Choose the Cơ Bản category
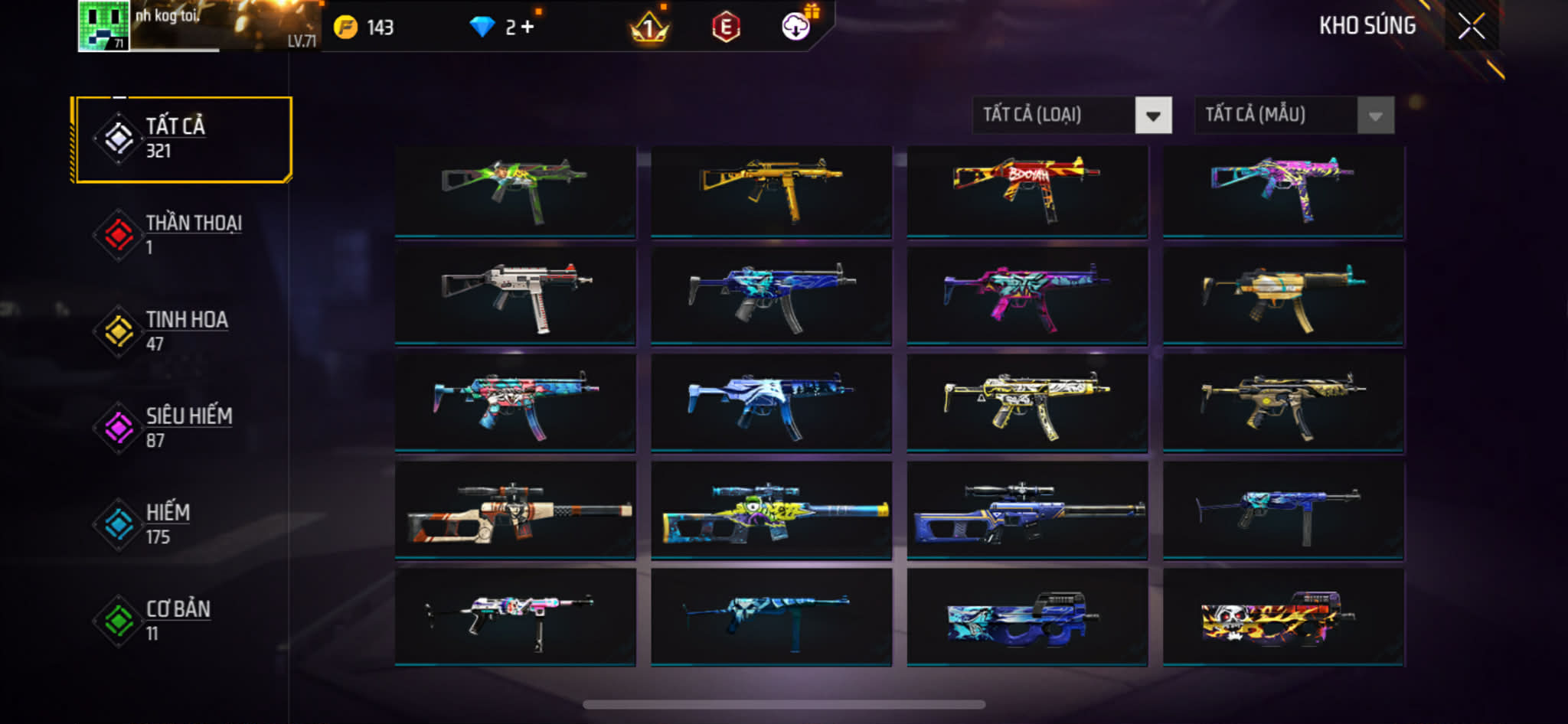Viewport: 1568px width, 724px height. (183, 621)
